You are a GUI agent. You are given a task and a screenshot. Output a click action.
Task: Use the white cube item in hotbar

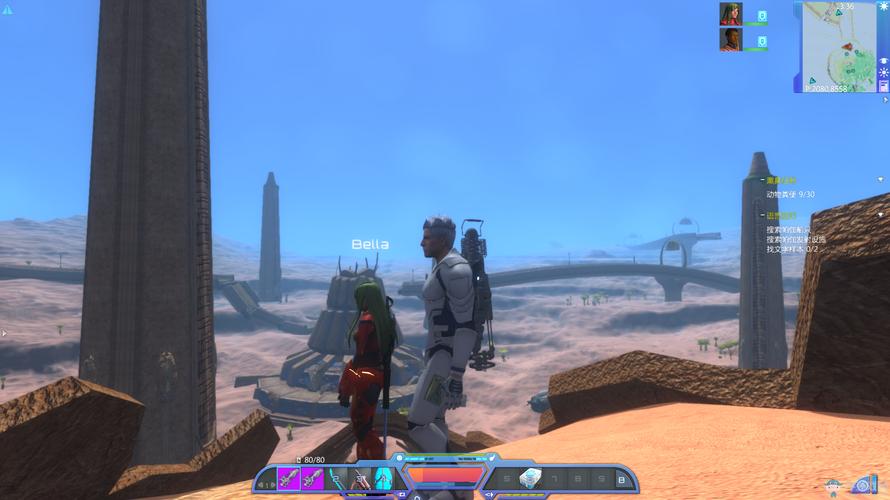coord(529,479)
